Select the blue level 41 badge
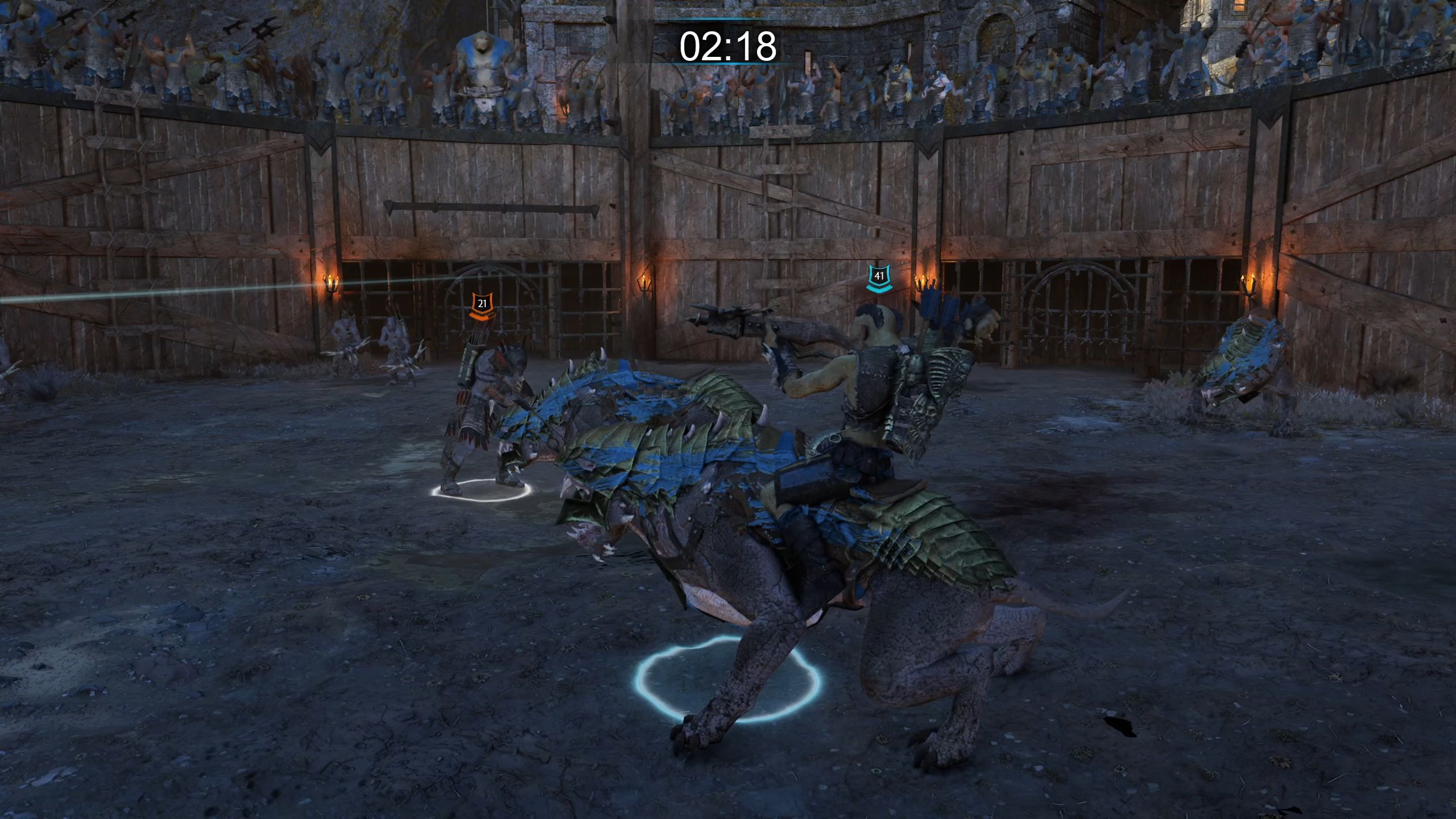The height and width of the screenshot is (819, 1456). [879, 277]
